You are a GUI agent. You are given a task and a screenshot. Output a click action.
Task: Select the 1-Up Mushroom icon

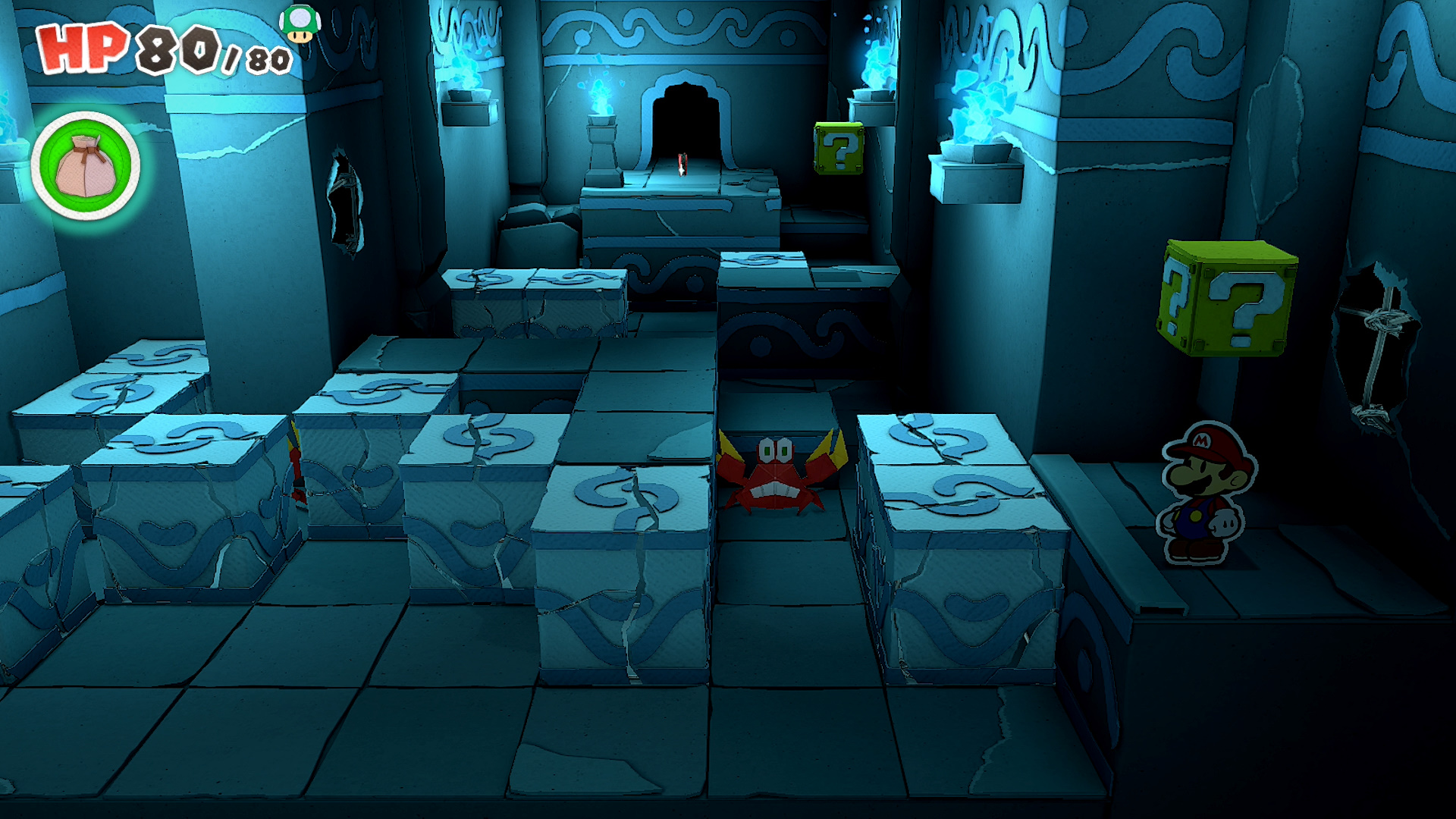click(x=302, y=25)
